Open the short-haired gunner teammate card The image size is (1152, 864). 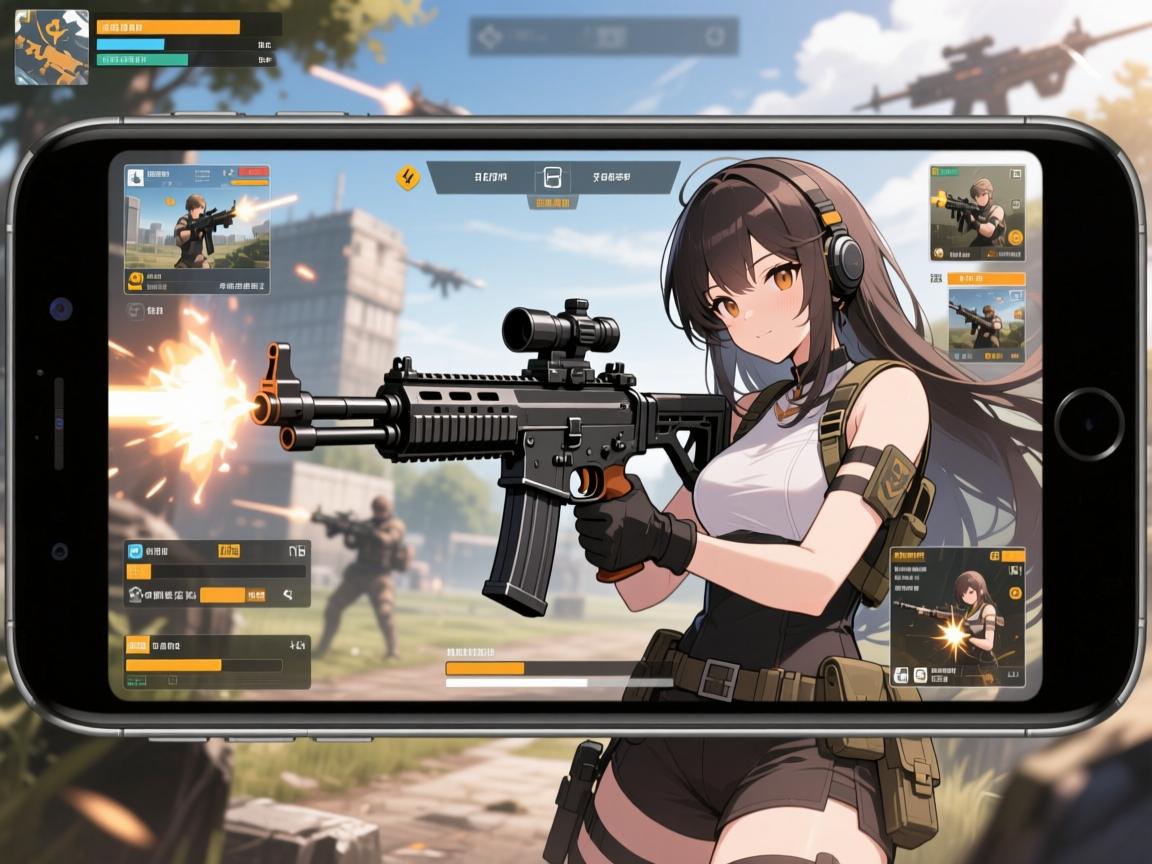[x=974, y=213]
